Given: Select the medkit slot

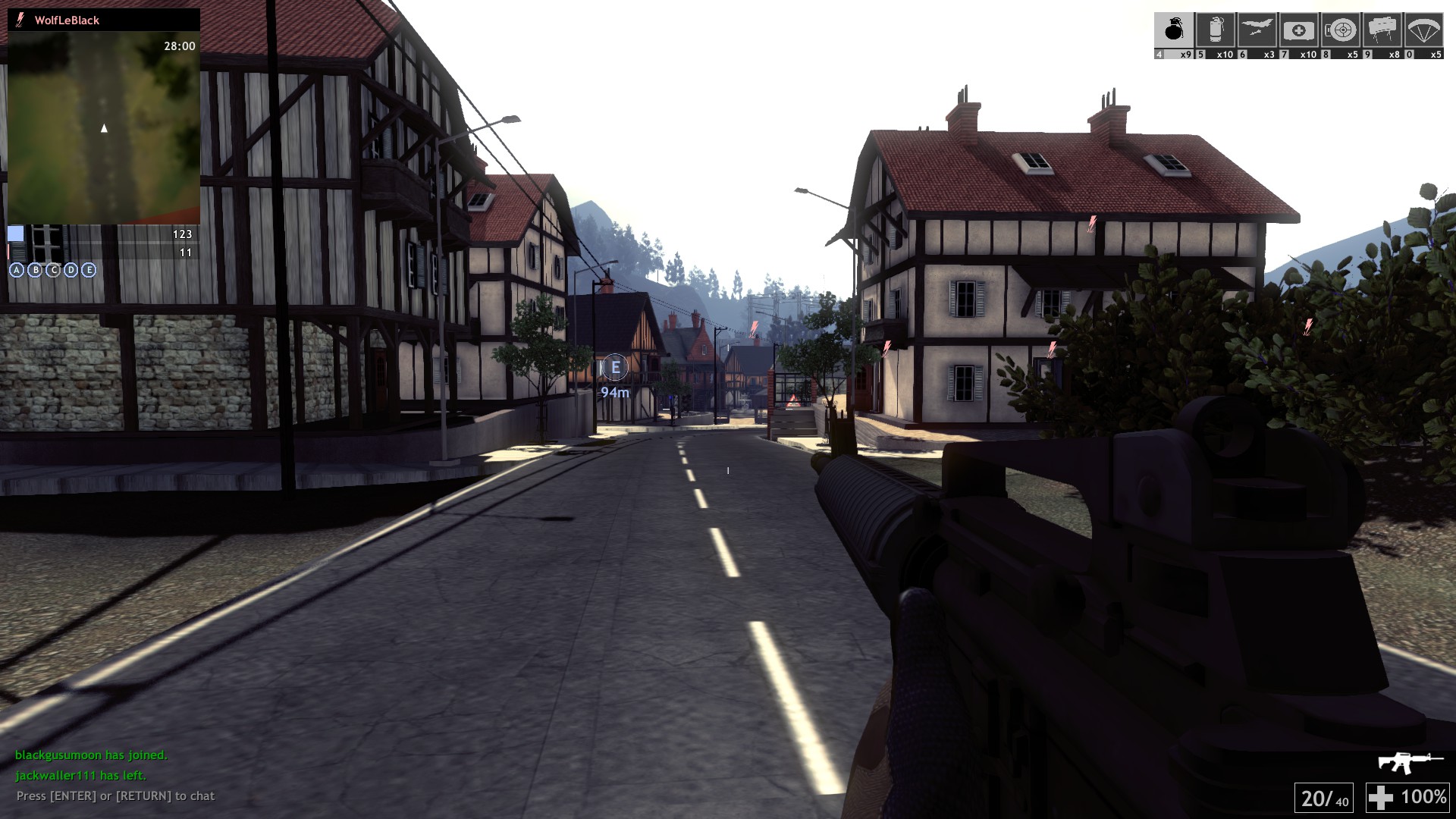Looking at the screenshot, I should point(1298,30).
